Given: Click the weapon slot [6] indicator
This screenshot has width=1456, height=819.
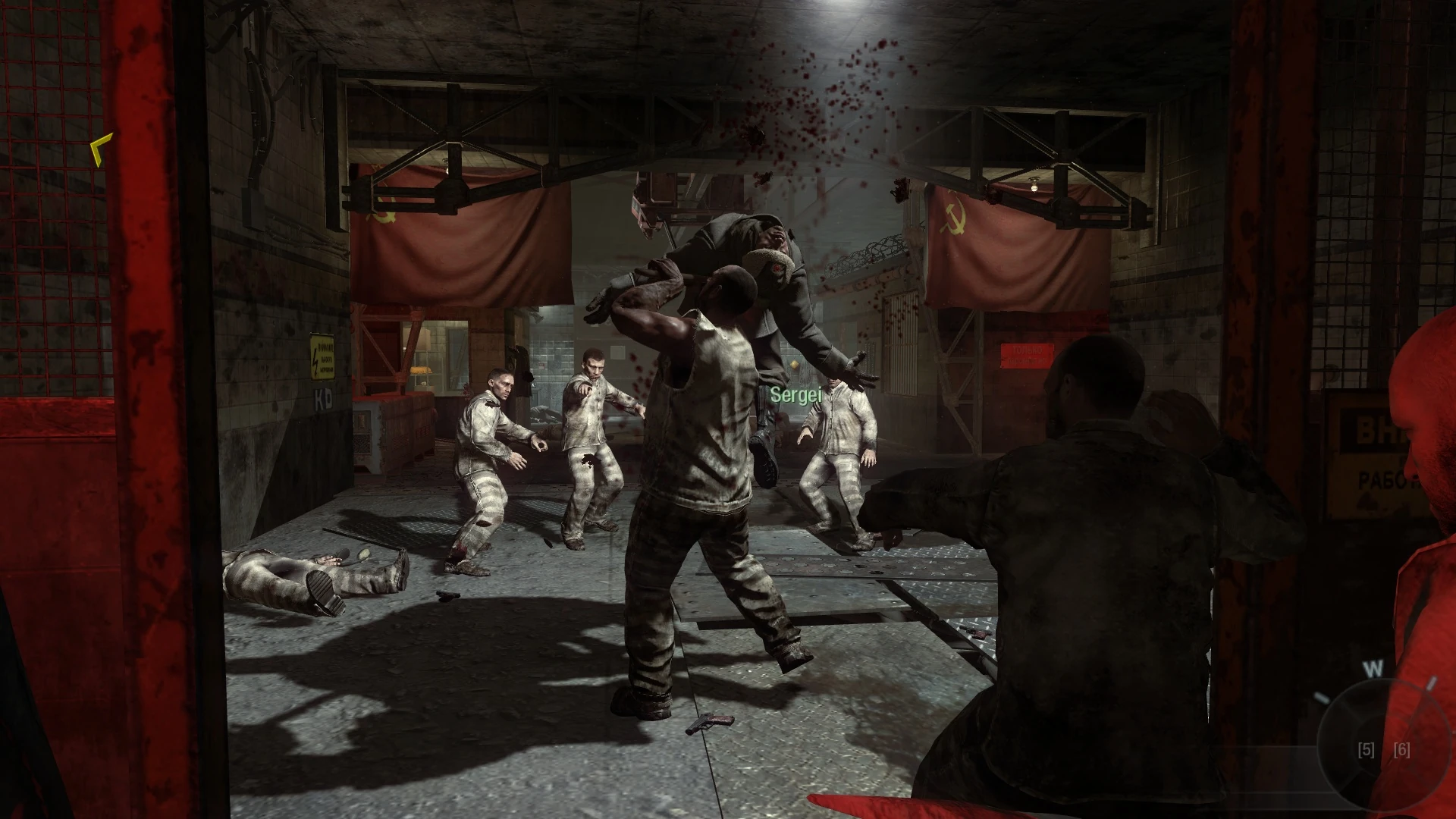Looking at the screenshot, I should point(1402,749).
